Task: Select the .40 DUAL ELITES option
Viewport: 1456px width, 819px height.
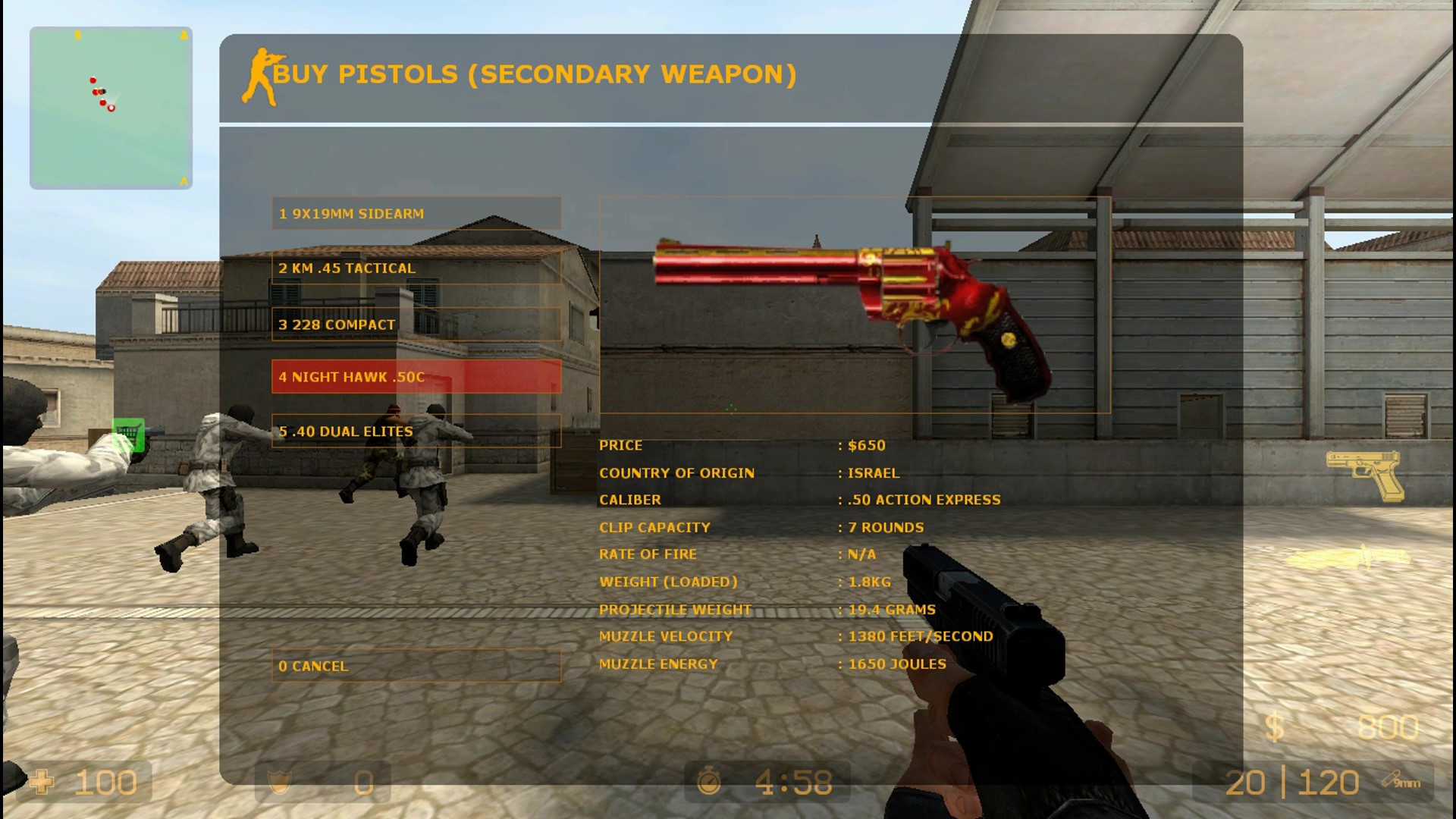Action: pos(416,431)
